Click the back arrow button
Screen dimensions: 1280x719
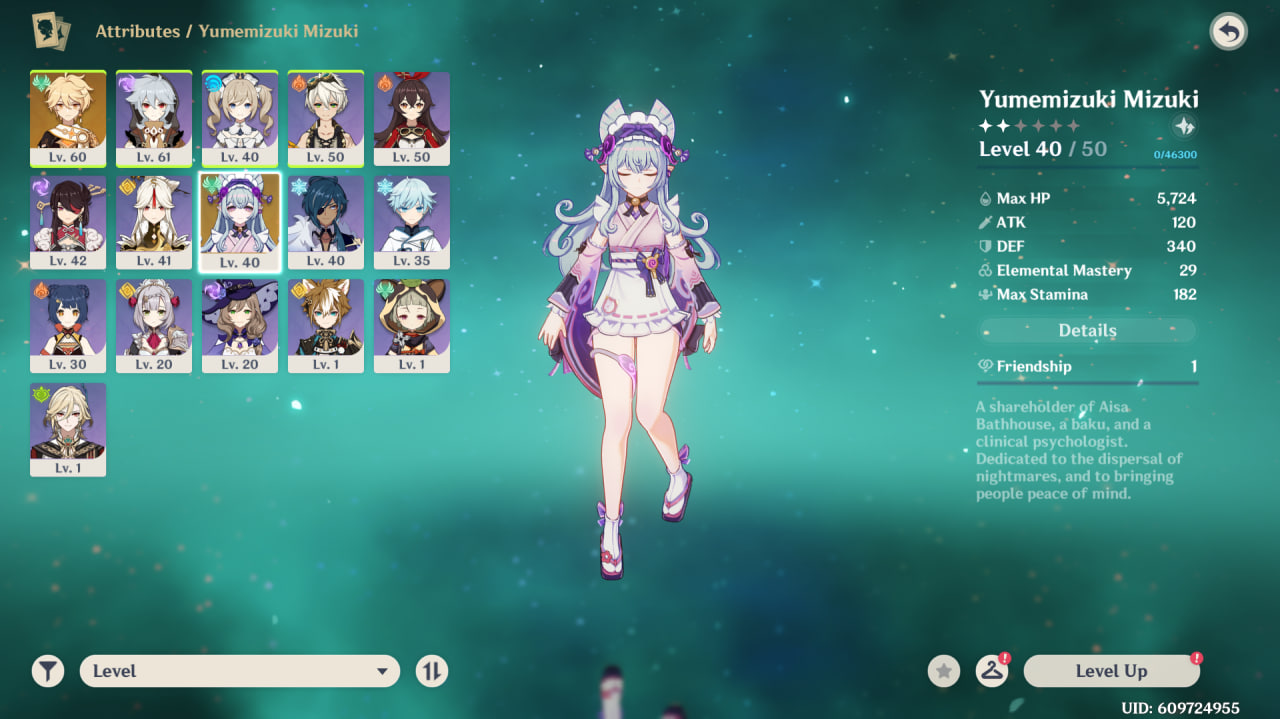1228,32
